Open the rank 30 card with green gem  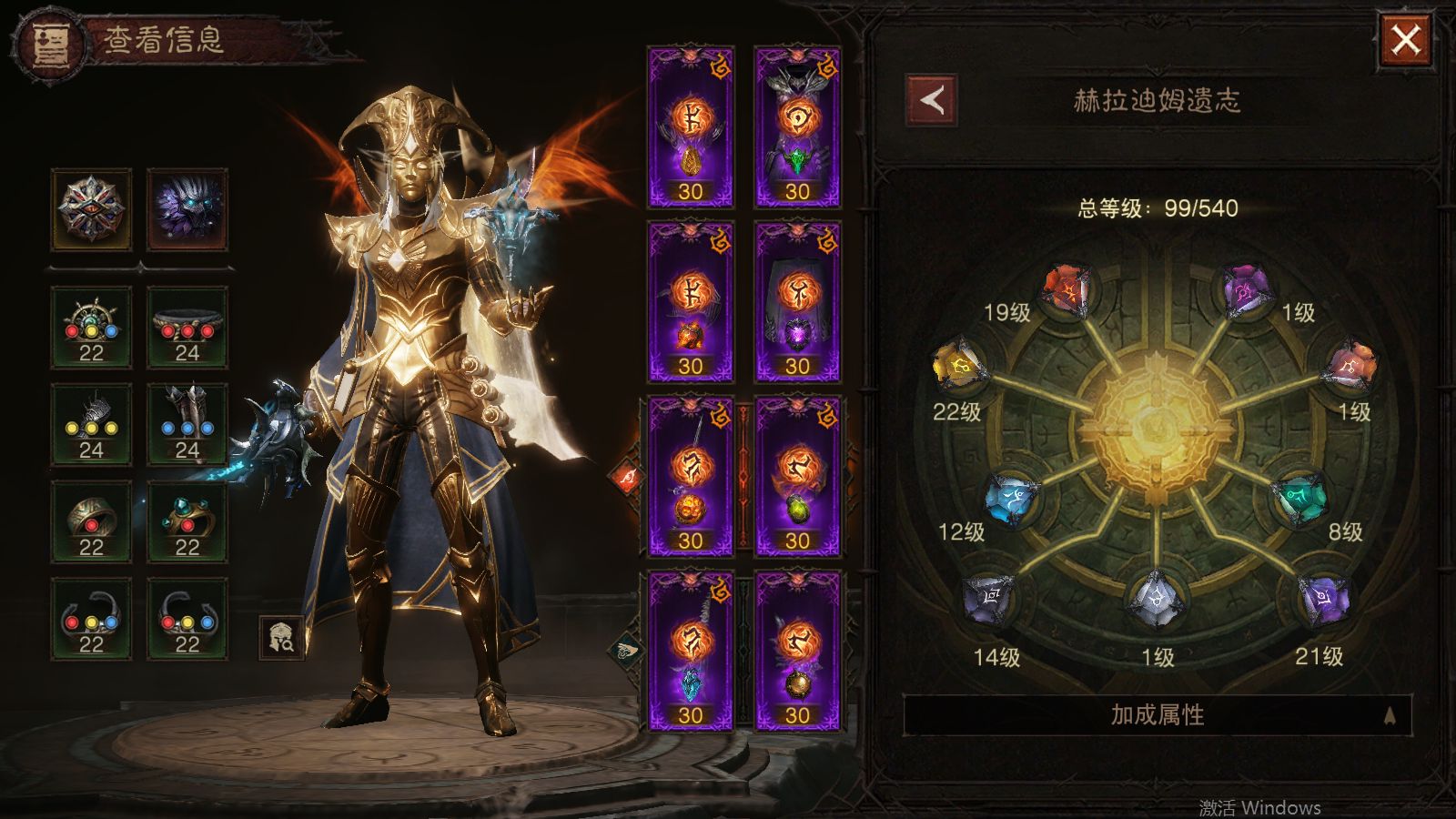click(x=797, y=127)
